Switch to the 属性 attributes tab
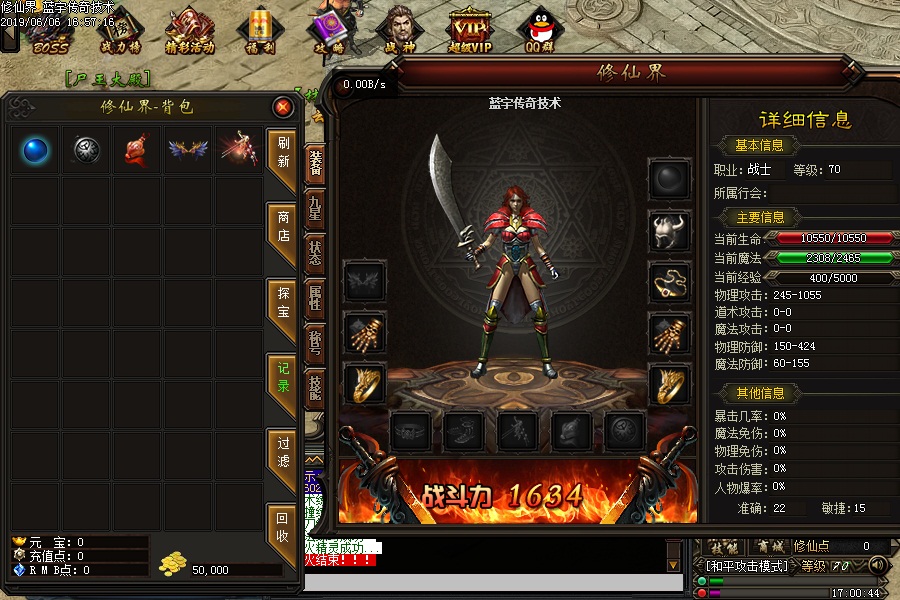This screenshot has height=600, width=900. pyautogui.click(x=315, y=298)
